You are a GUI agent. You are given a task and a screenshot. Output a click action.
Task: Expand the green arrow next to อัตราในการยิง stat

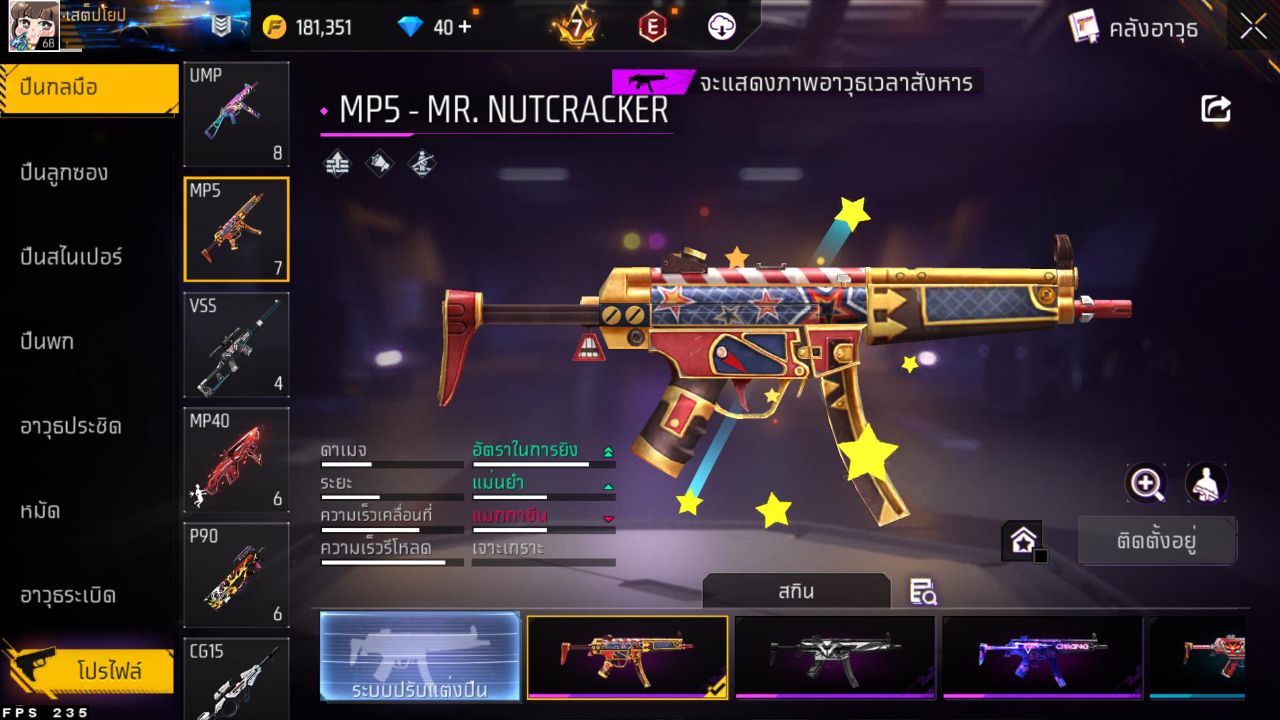coord(608,451)
